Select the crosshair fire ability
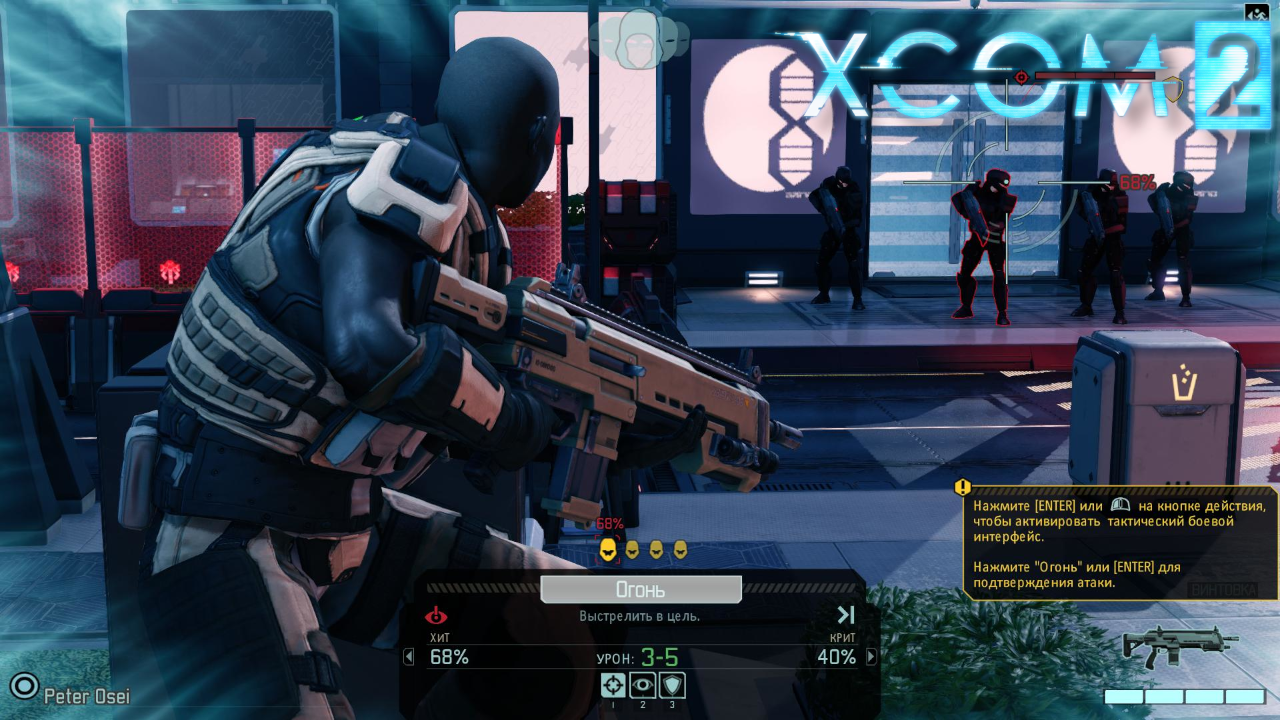The height and width of the screenshot is (720, 1280). pyautogui.click(x=613, y=685)
